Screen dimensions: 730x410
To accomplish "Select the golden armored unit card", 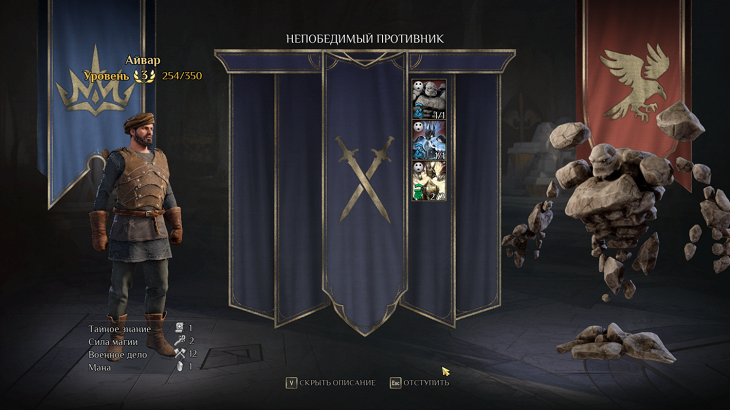I will 429,181.
